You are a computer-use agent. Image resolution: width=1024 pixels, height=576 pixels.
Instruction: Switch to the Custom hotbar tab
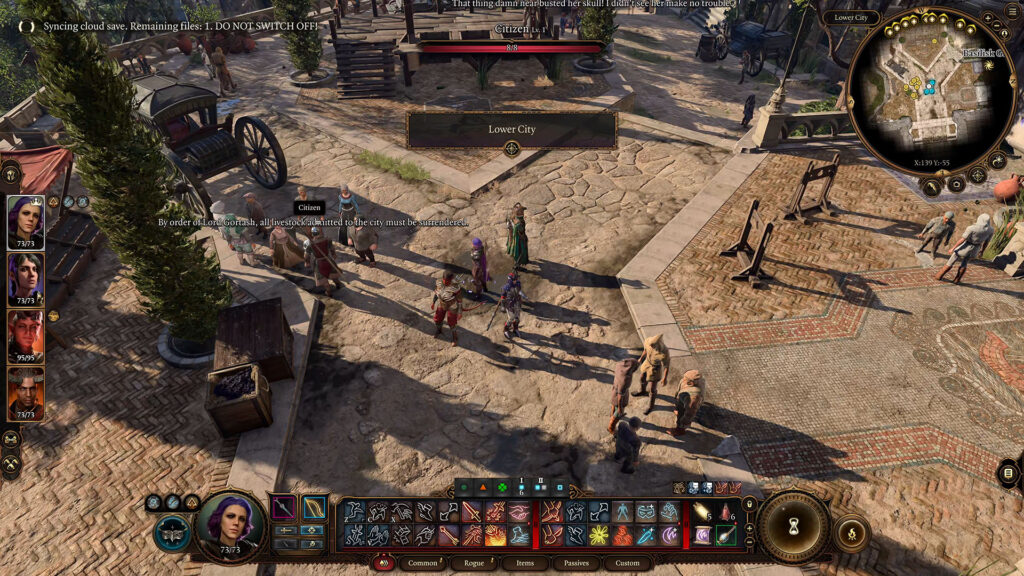(x=627, y=563)
